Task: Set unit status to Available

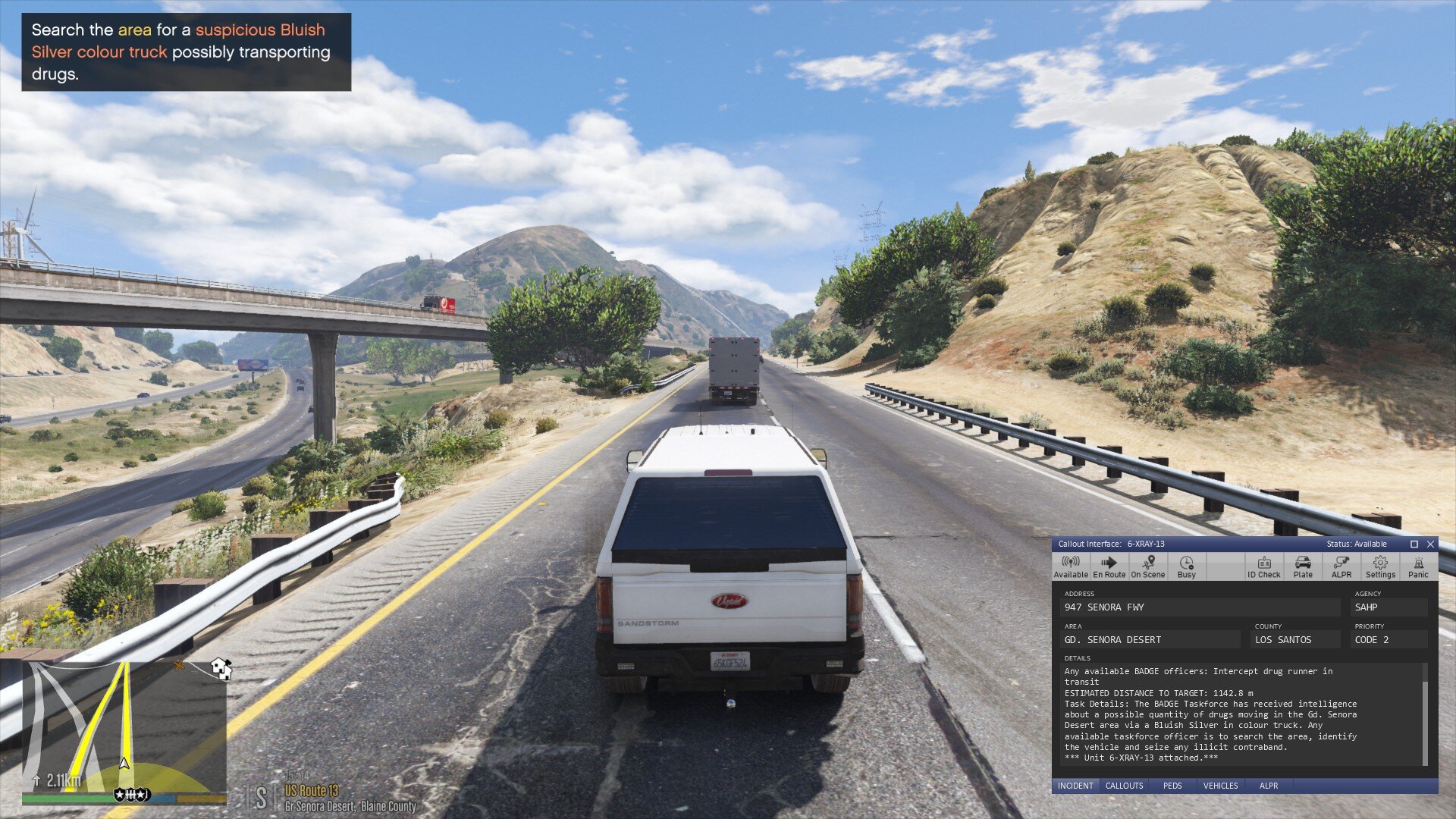Action: tap(1071, 566)
